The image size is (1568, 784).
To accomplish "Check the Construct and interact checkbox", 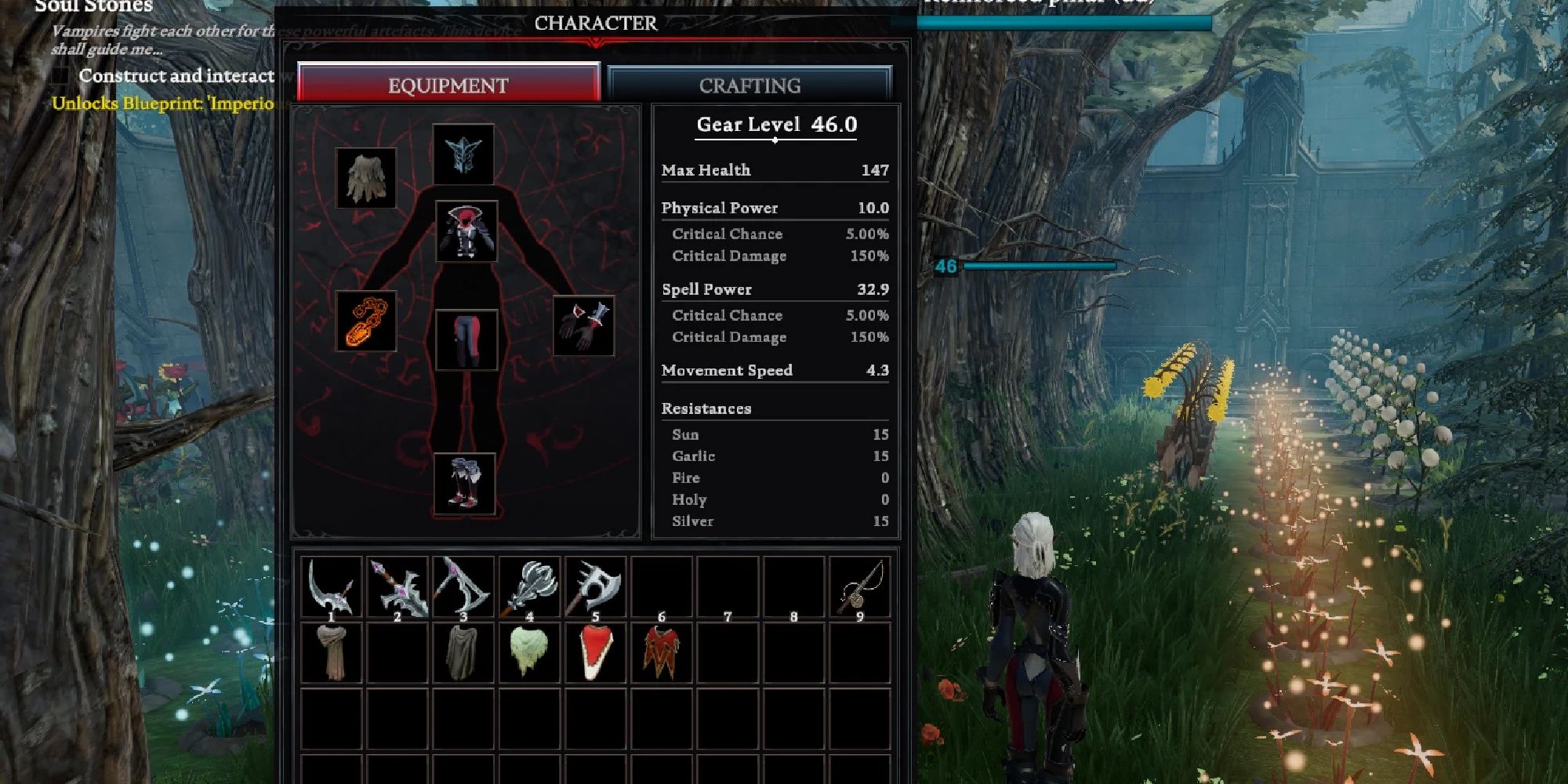I will [59, 75].
